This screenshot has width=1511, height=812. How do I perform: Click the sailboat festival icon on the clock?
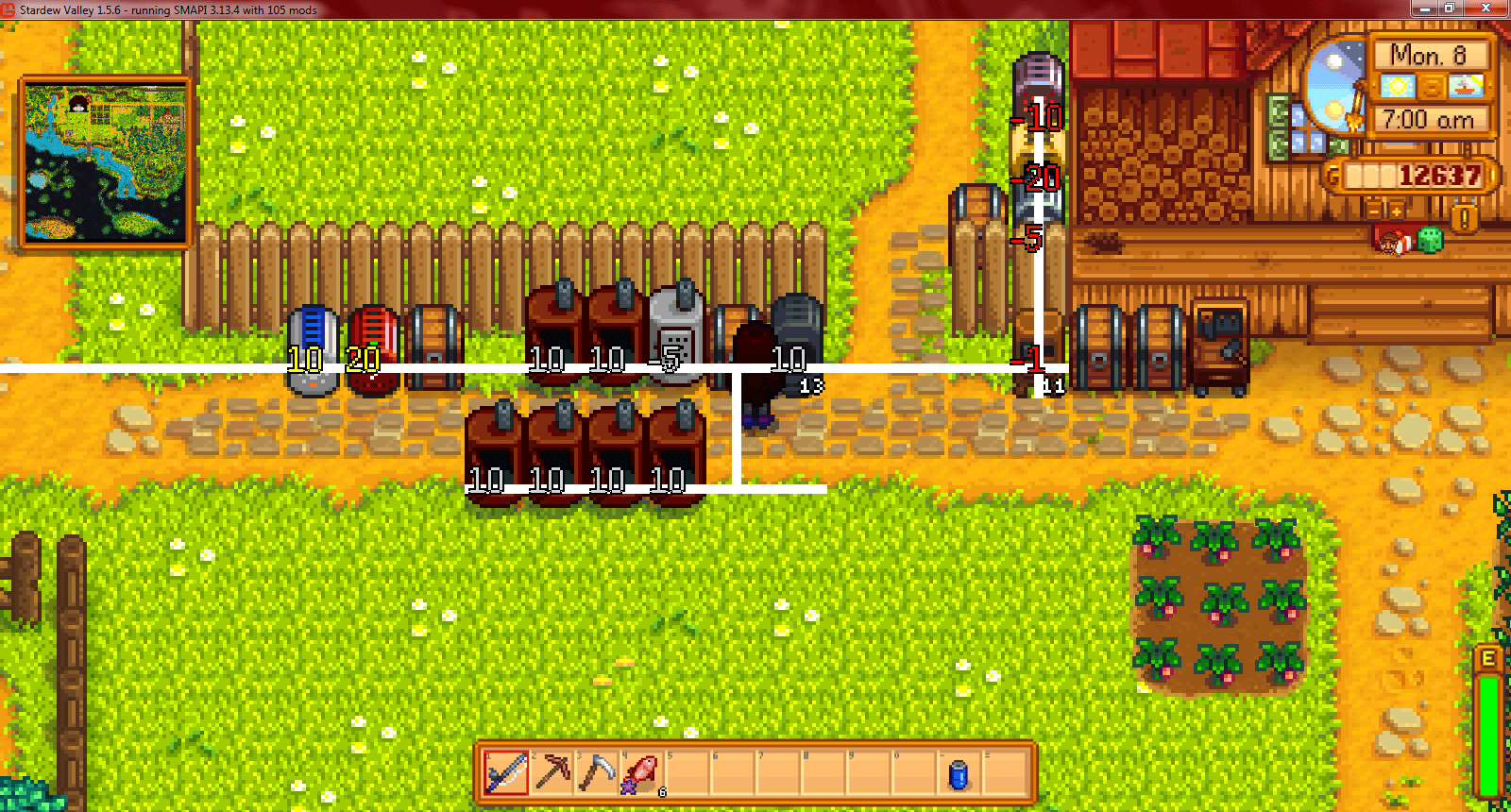coord(1464,86)
